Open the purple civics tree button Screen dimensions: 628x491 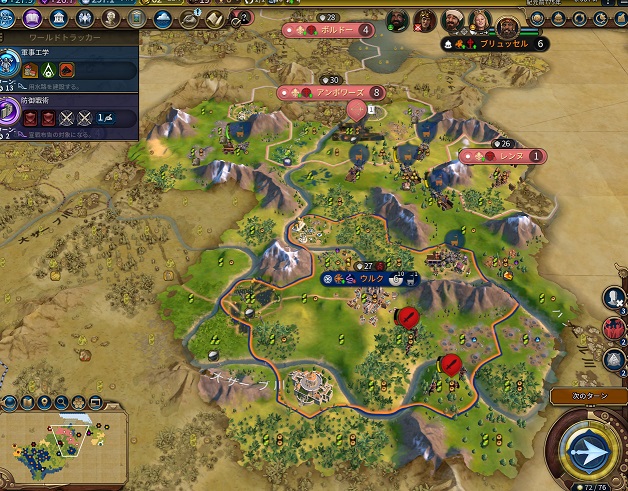[32, 19]
